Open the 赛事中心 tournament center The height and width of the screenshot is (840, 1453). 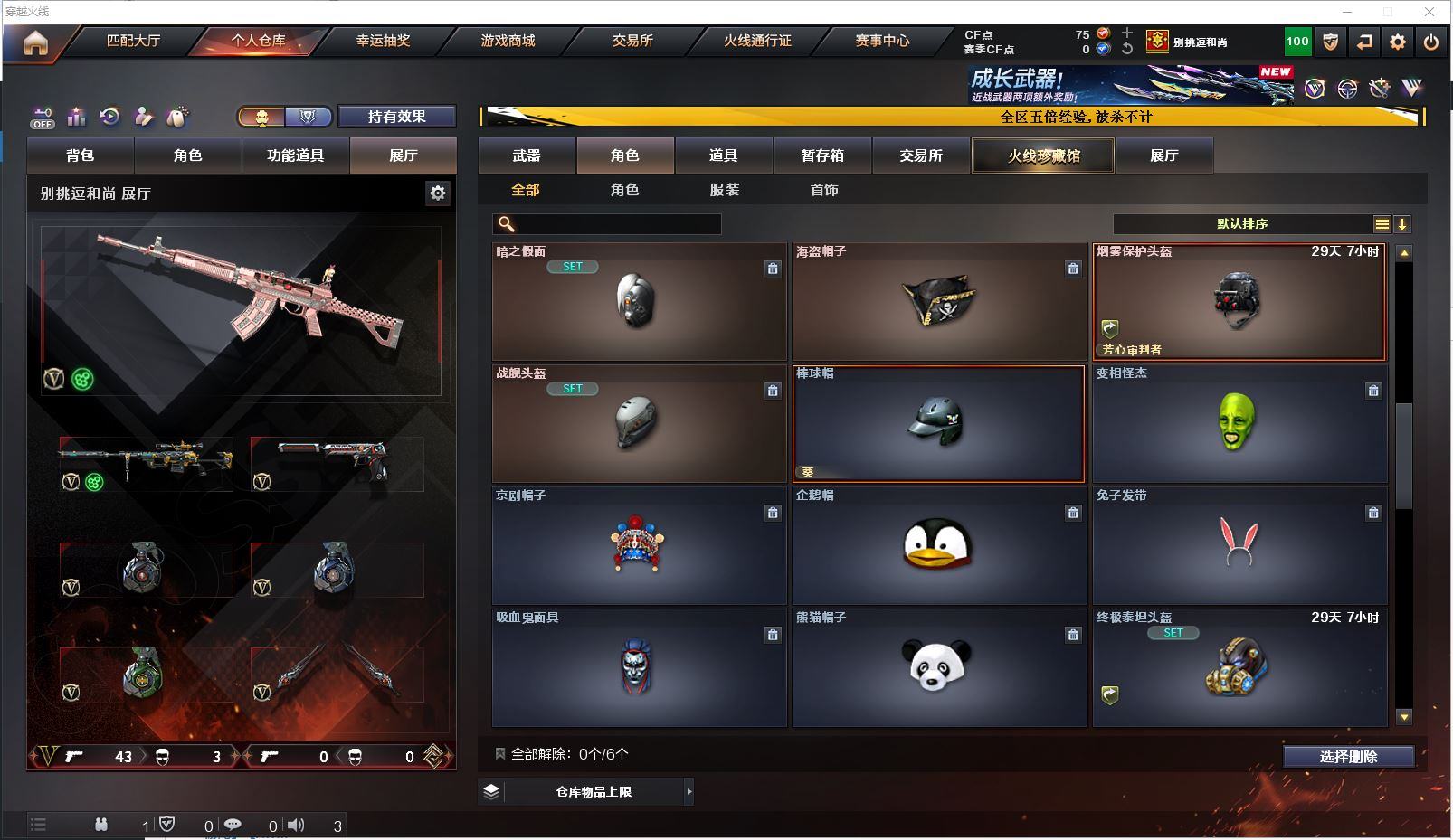pos(882,41)
